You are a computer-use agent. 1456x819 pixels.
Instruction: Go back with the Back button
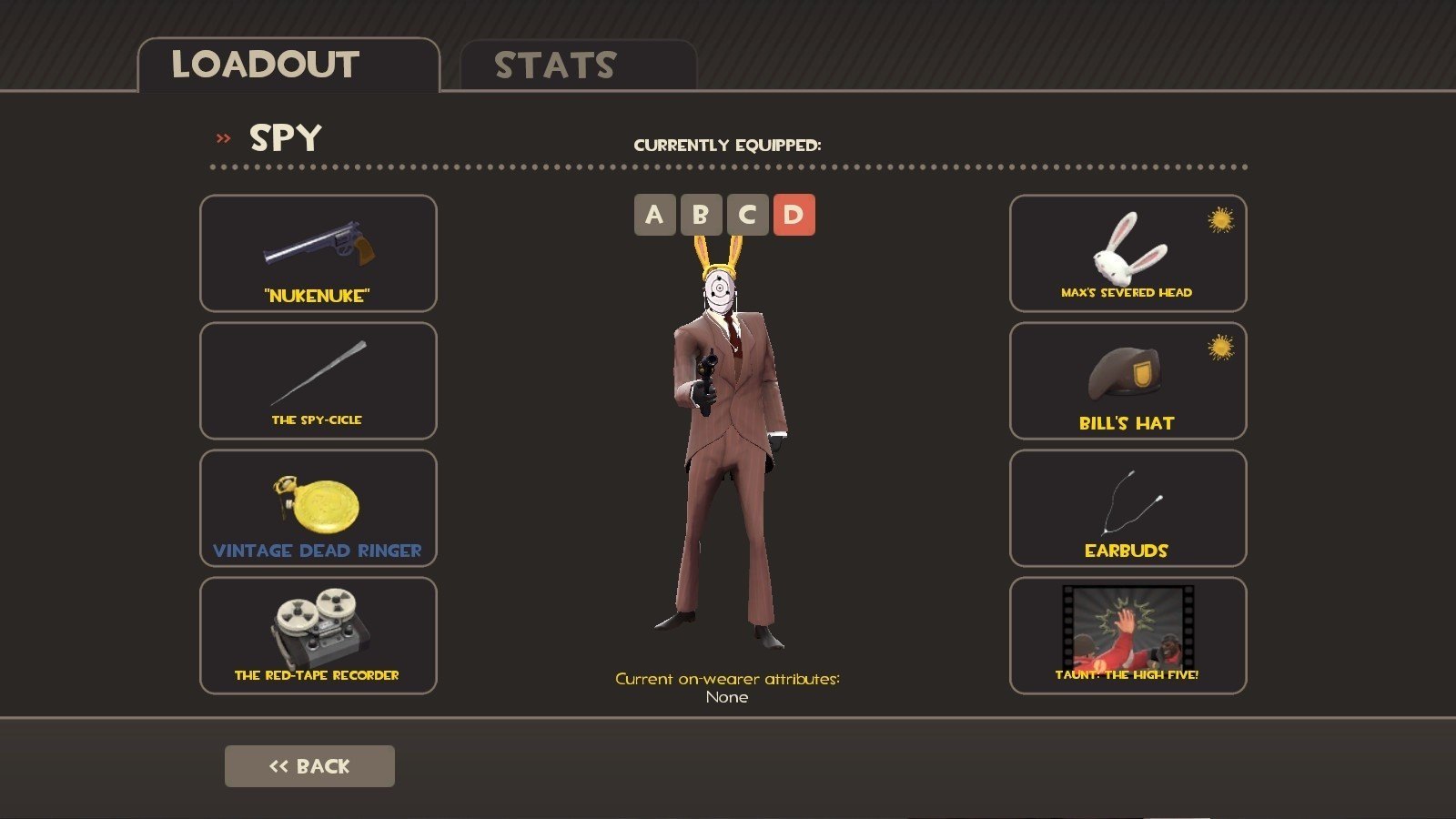(309, 766)
